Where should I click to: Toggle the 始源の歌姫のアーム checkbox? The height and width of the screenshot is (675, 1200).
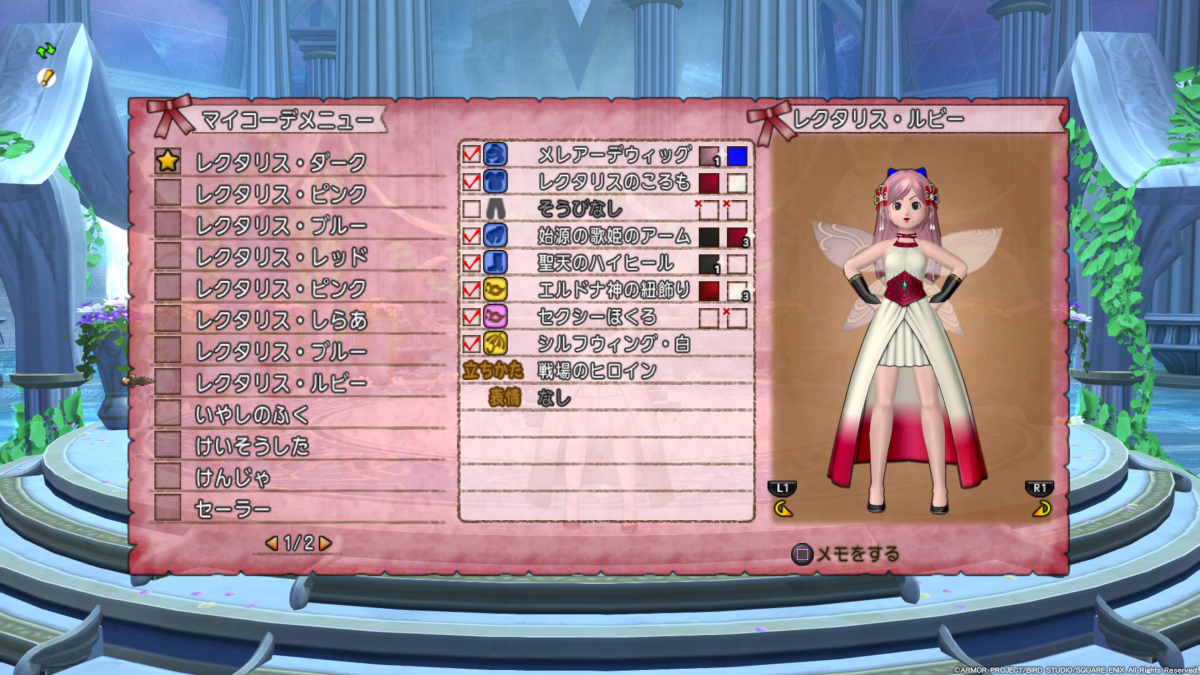click(x=471, y=236)
